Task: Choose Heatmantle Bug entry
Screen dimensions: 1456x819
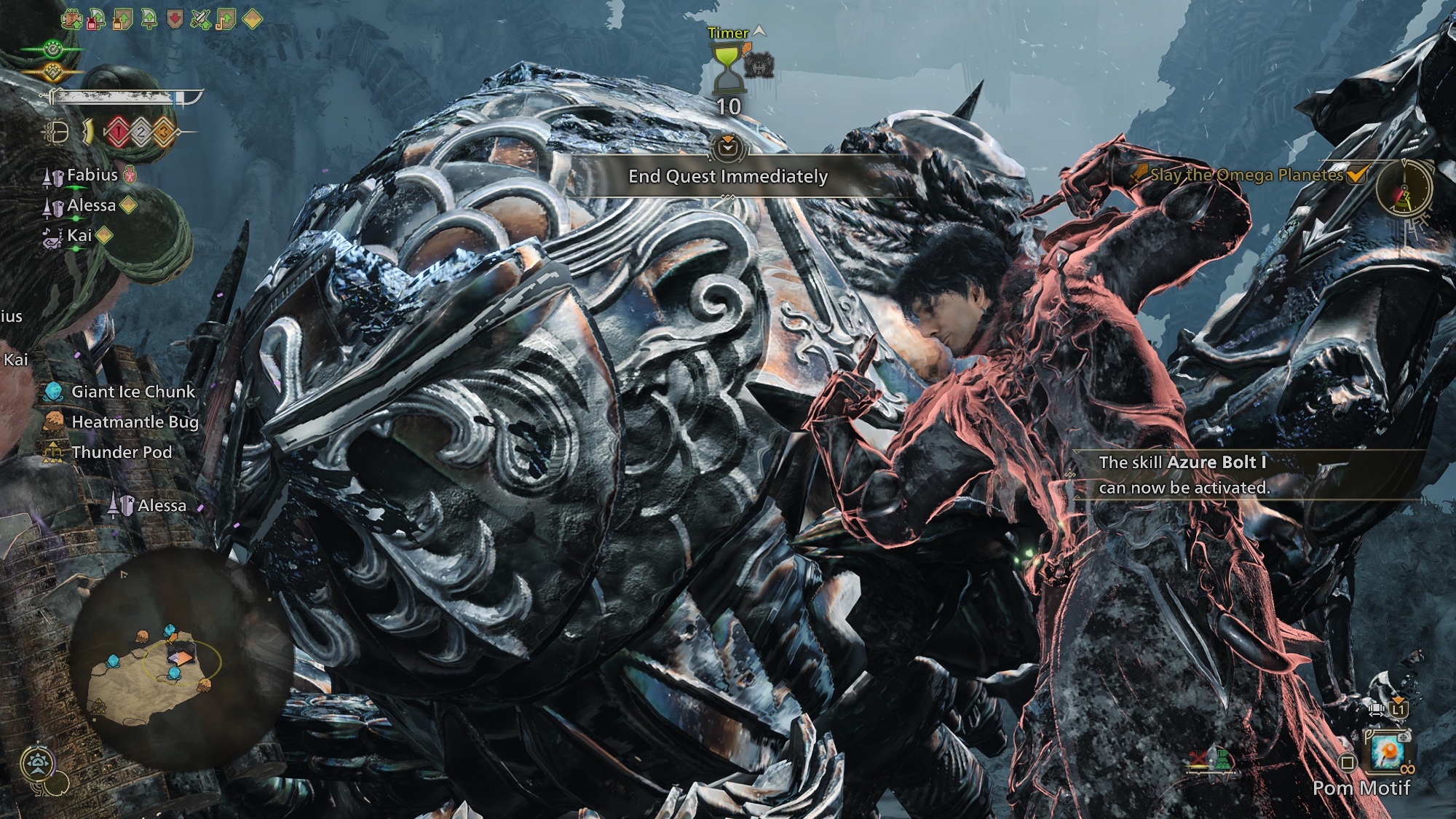Action: (x=135, y=422)
